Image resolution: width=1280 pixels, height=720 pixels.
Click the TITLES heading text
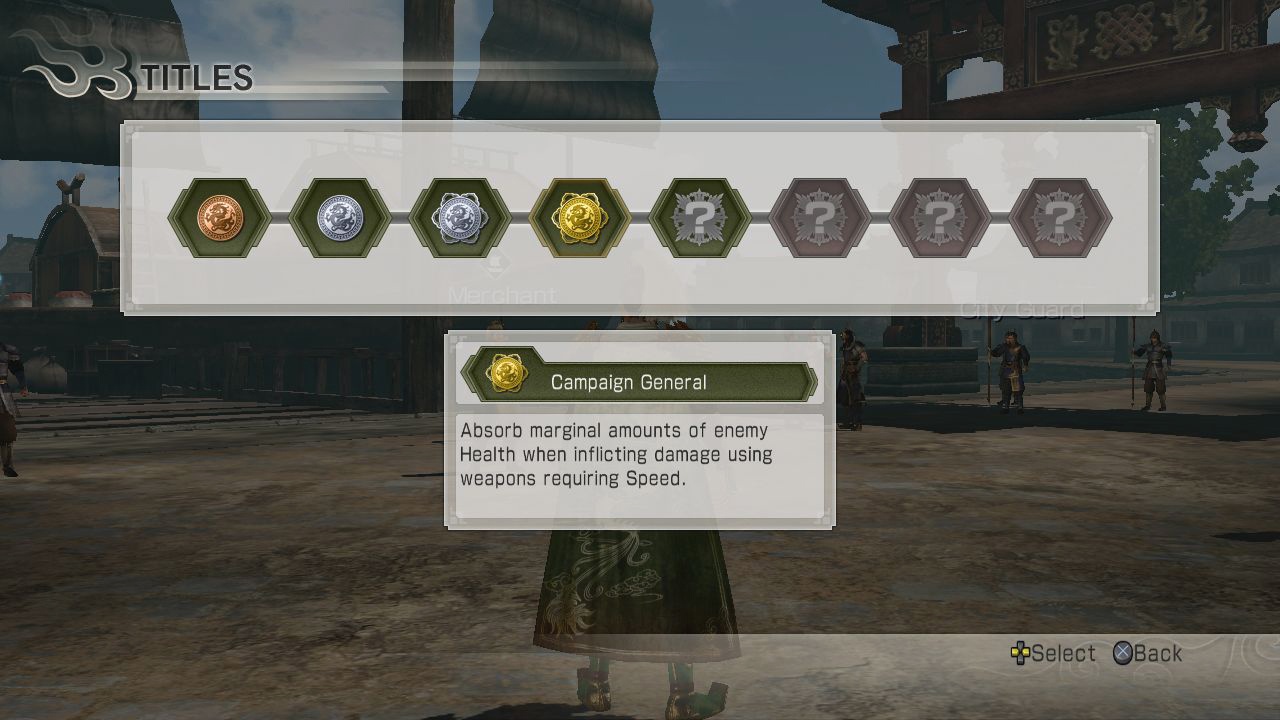coord(196,78)
